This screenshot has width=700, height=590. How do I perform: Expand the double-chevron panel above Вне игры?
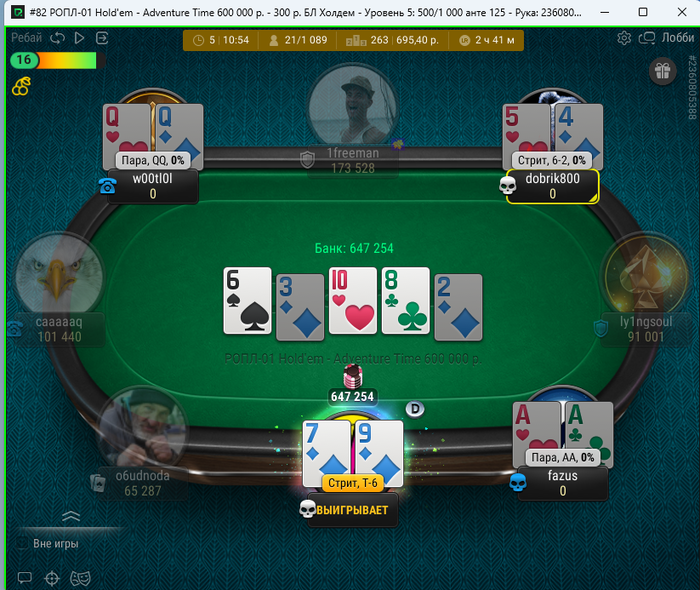tap(71, 516)
